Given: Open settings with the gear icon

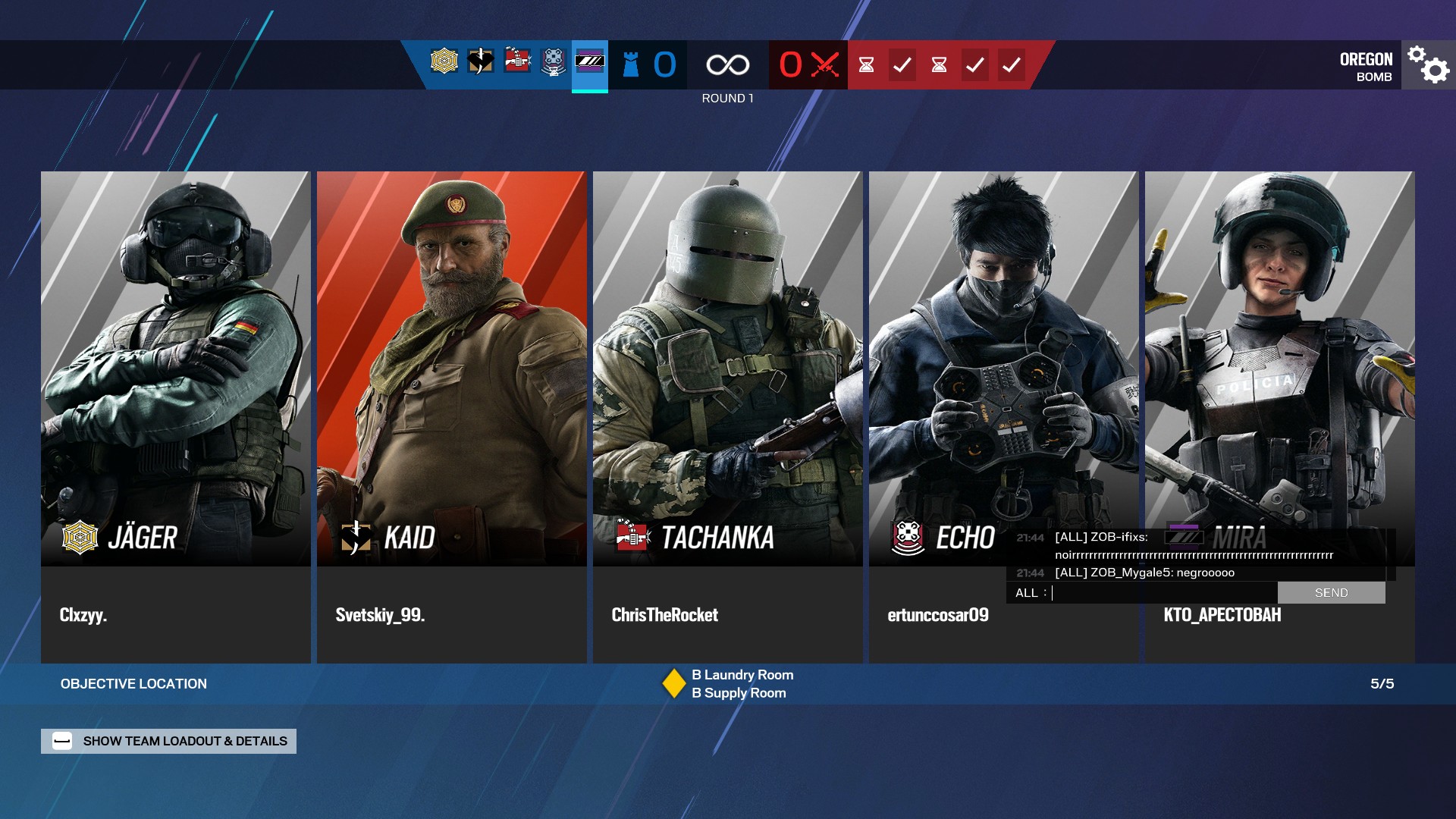Looking at the screenshot, I should 1427,65.
